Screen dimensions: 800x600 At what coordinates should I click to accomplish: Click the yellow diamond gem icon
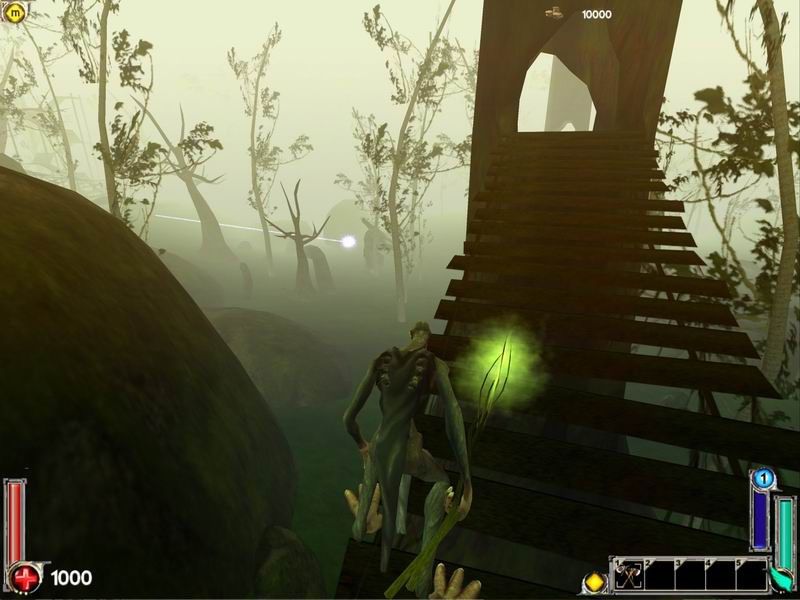tap(595, 580)
